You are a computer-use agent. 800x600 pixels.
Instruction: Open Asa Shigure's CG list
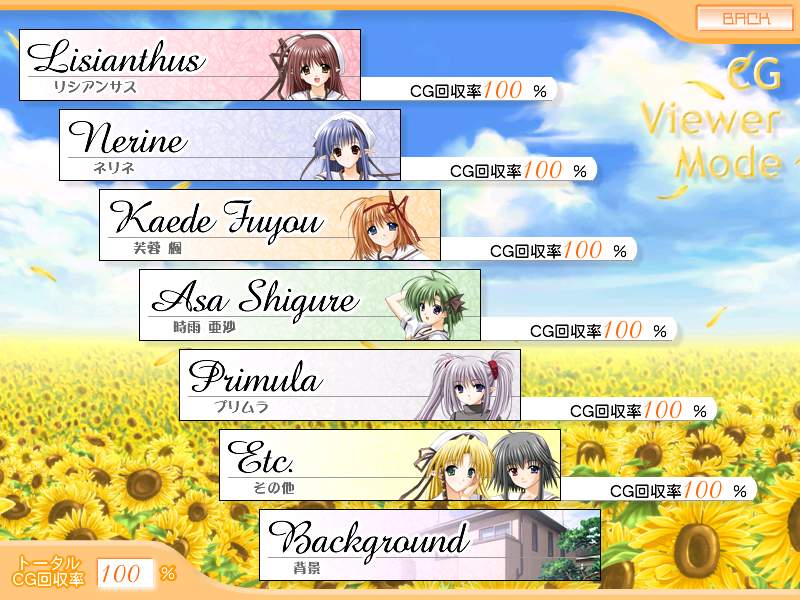point(310,305)
